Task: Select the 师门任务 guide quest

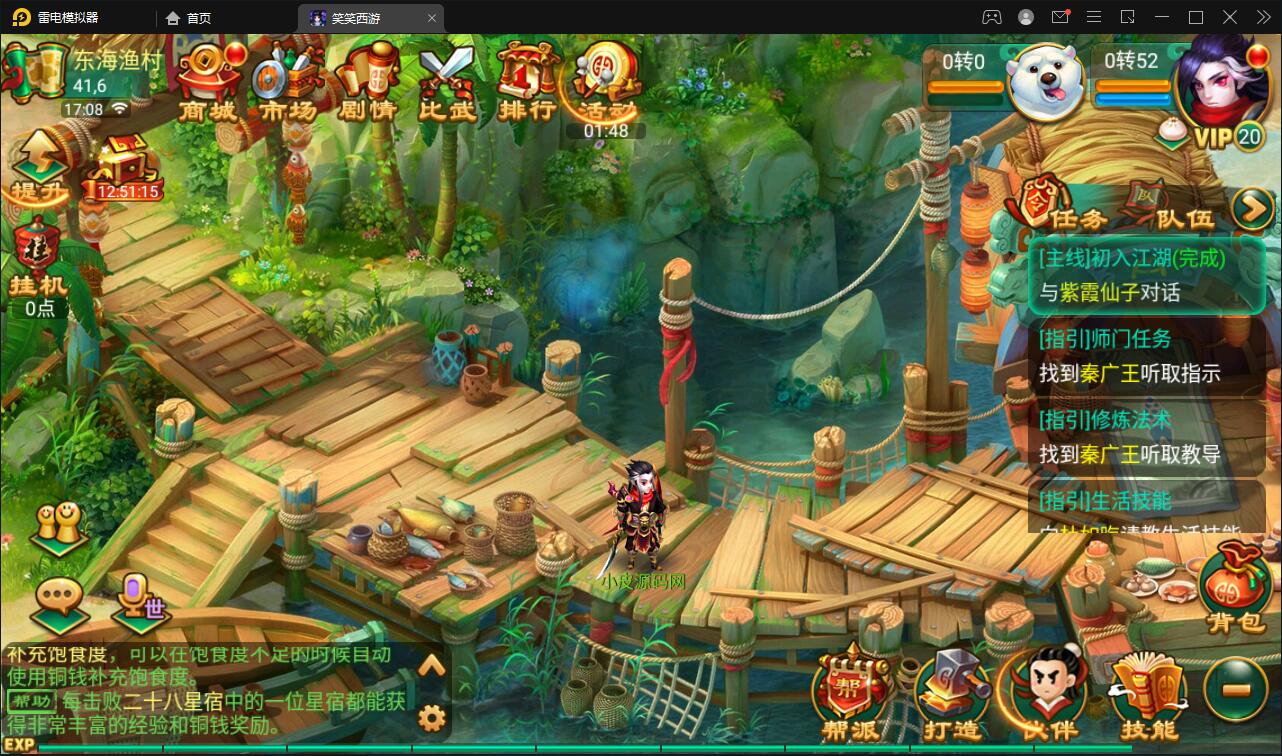Action: [1145, 356]
